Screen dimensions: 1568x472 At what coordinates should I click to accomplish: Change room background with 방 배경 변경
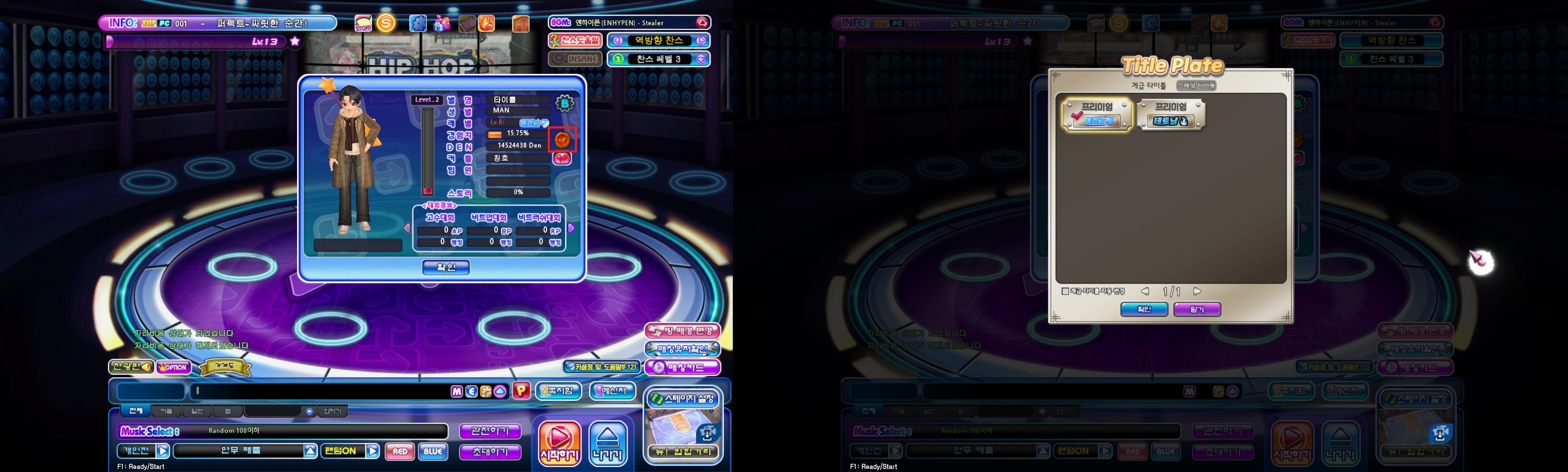click(x=682, y=331)
